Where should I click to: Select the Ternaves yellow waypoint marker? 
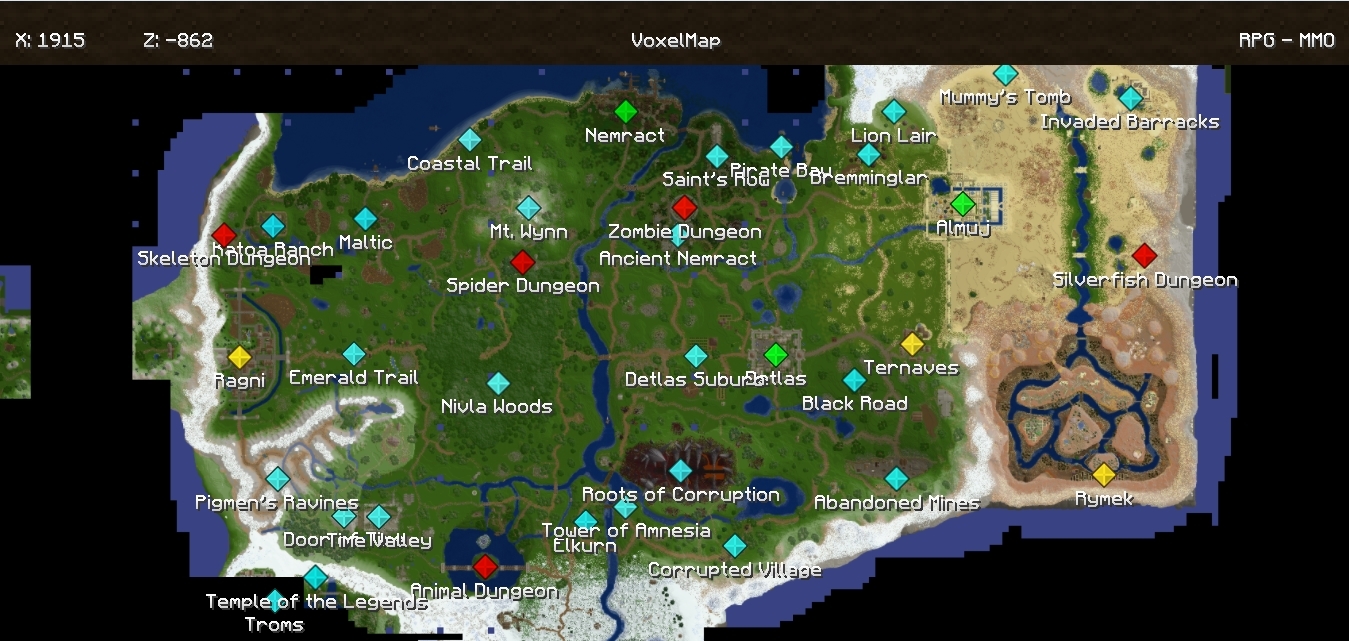click(912, 344)
